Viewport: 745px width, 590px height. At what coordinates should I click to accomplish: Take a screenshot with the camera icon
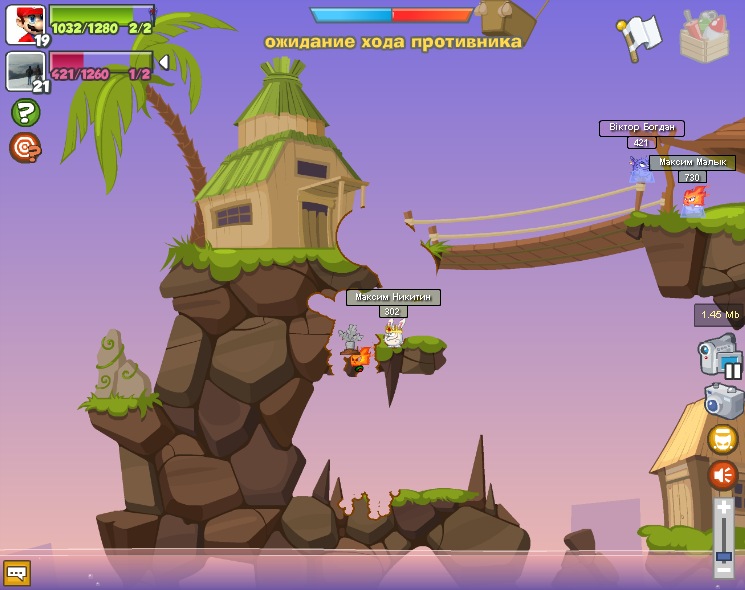tap(723, 401)
